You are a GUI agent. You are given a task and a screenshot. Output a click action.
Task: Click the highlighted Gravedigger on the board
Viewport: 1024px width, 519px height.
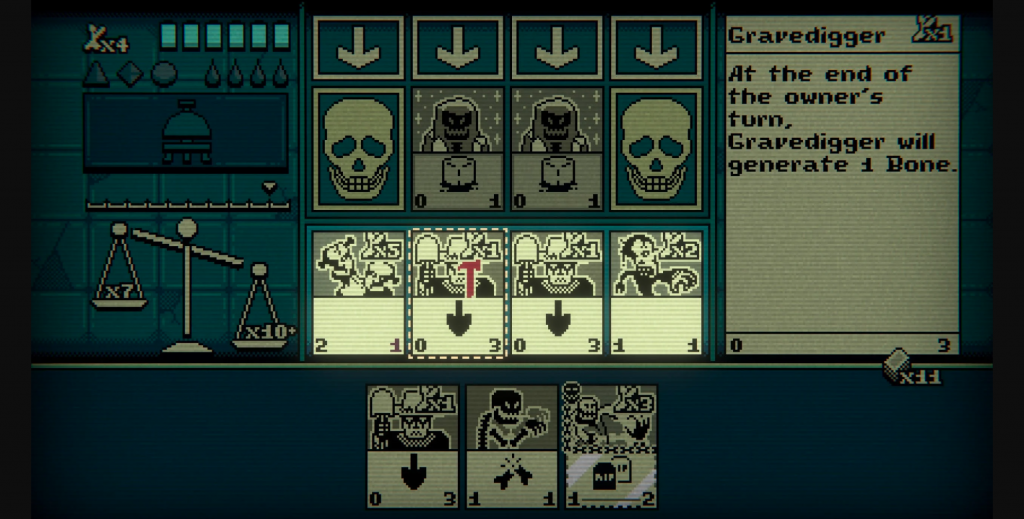(x=459, y=292)
